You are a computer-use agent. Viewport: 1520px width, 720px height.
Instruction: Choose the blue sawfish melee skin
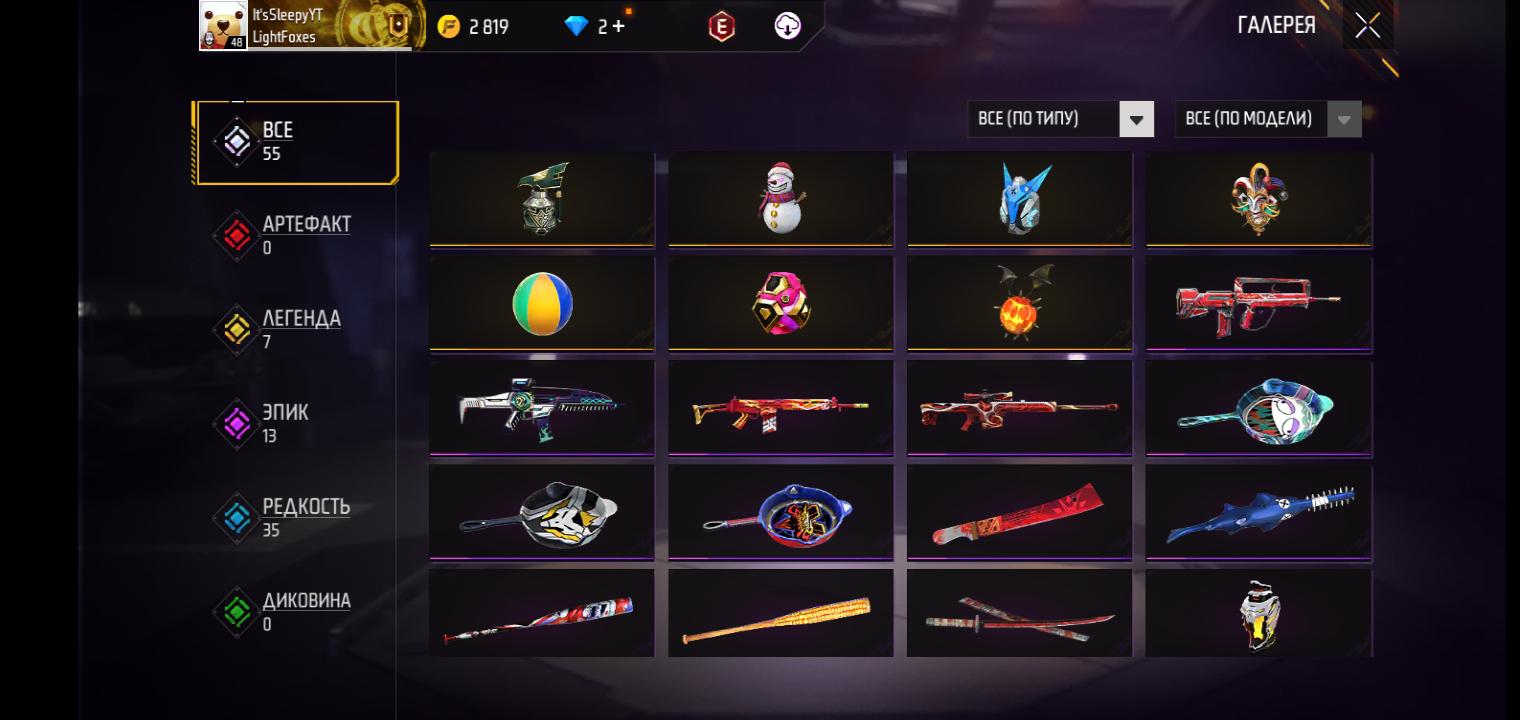pyautogui.click(x=1258, y=513)
